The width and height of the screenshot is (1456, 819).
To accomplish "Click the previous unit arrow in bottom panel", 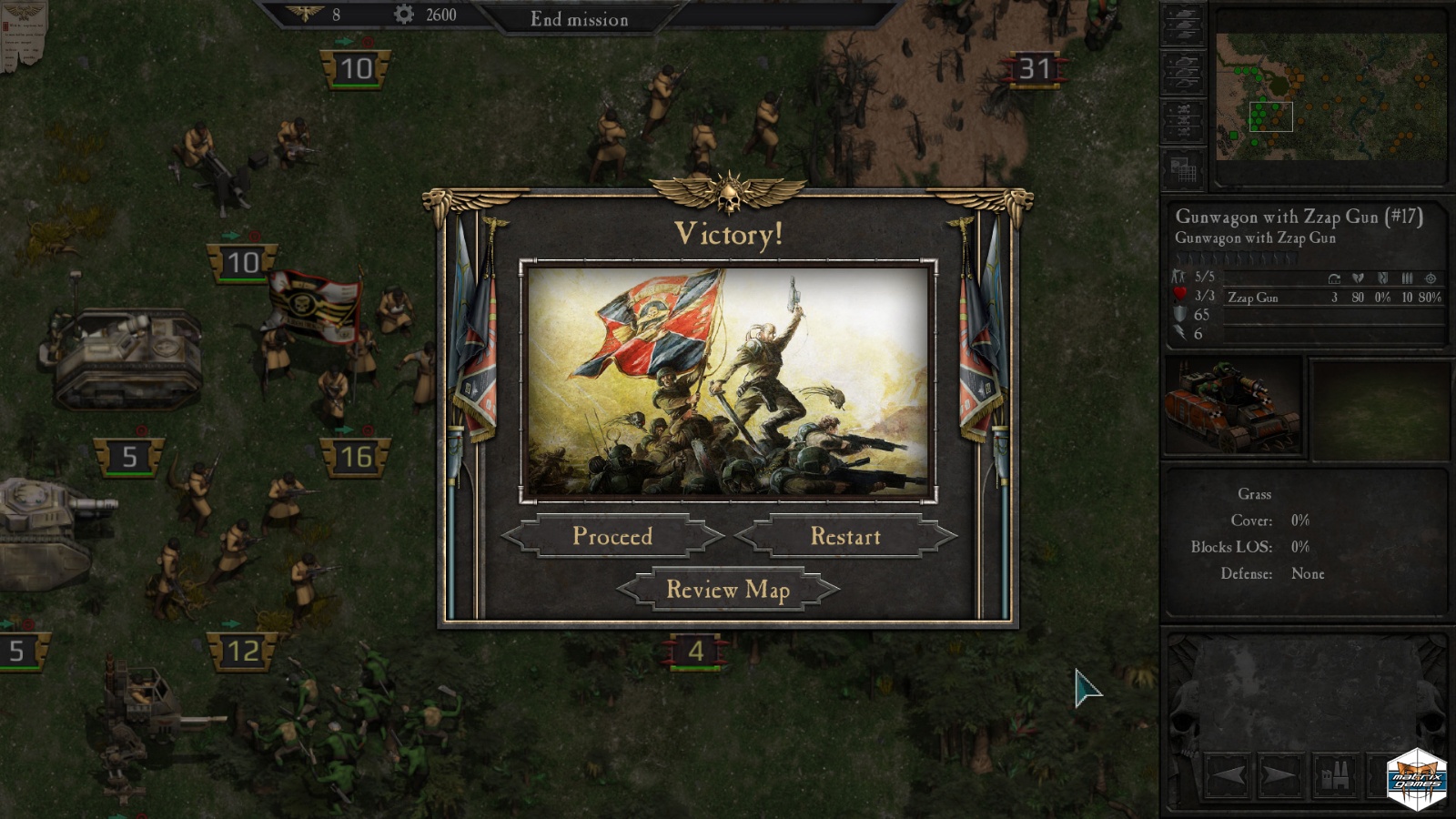I will (x=1228, y=774).
